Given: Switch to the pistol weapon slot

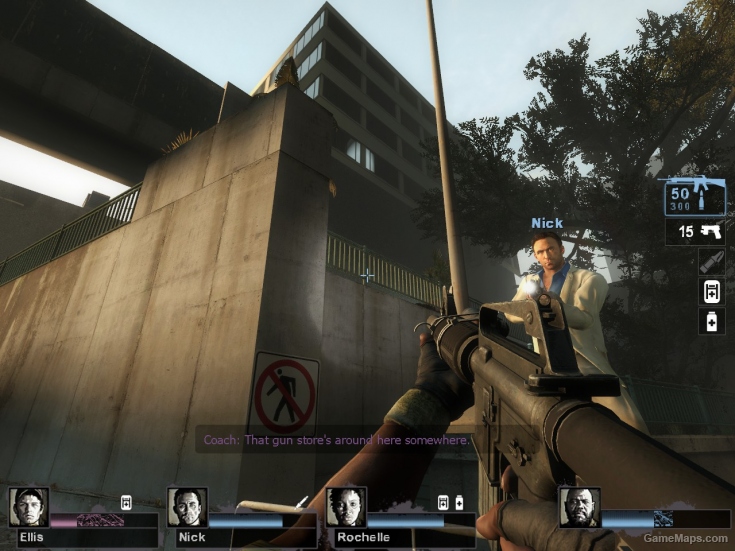Looking at the screenshot, I should (696, 232).
